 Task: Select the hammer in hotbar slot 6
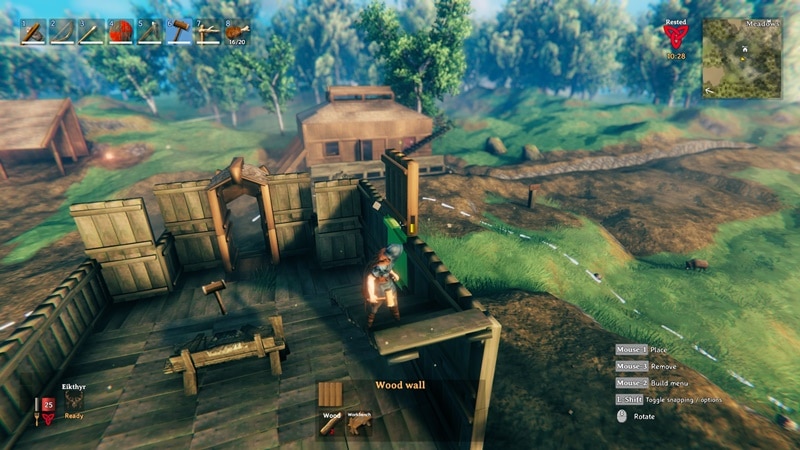[x=179, y=32]
